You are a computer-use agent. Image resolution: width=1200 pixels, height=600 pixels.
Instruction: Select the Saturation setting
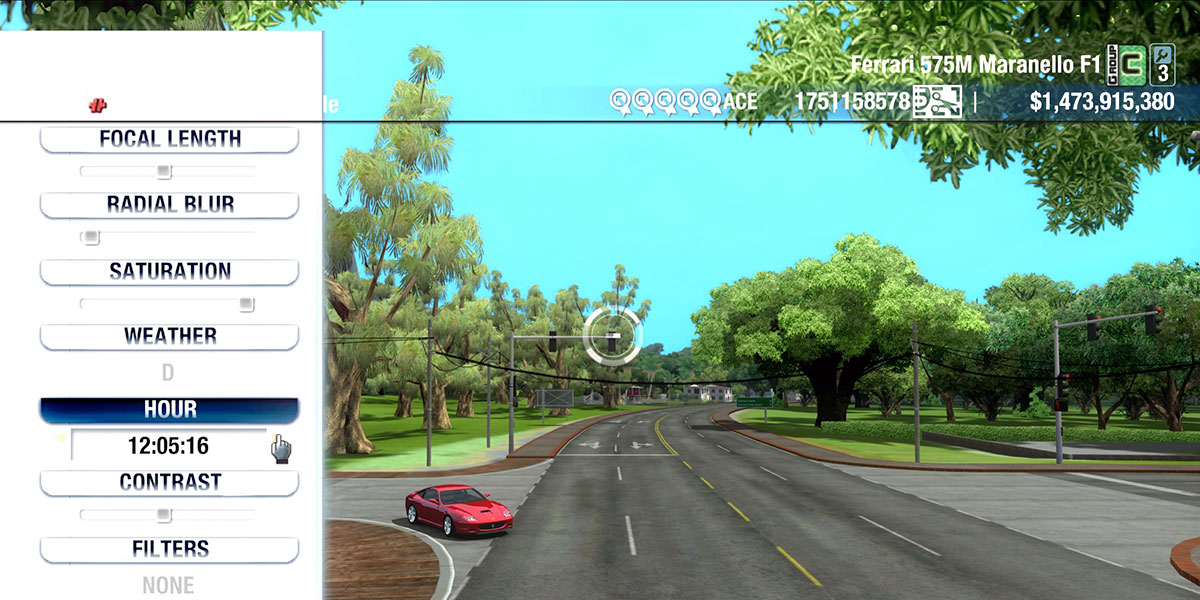(169, 271)
